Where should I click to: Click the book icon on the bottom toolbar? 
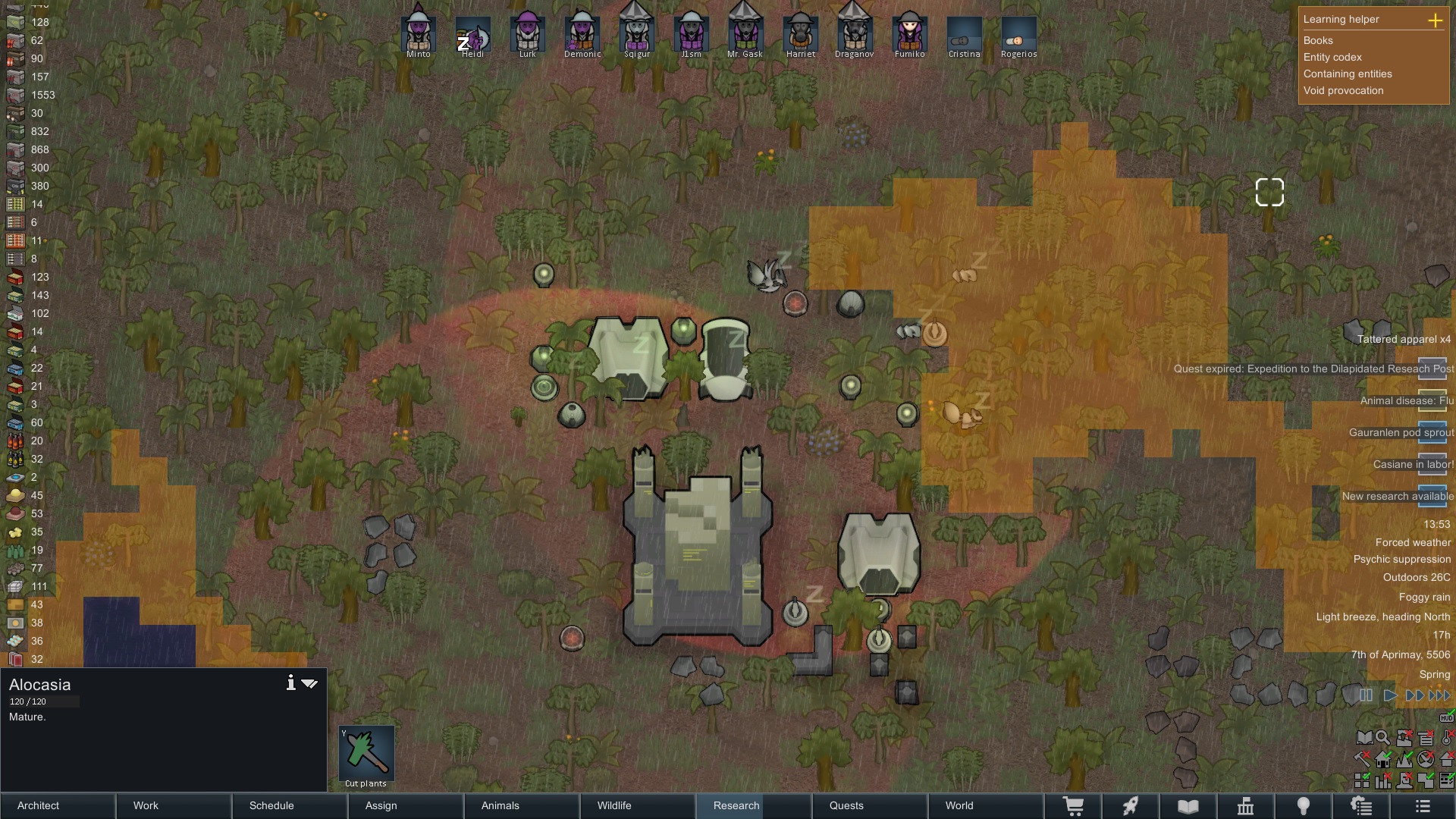[x=1188, y=806]
